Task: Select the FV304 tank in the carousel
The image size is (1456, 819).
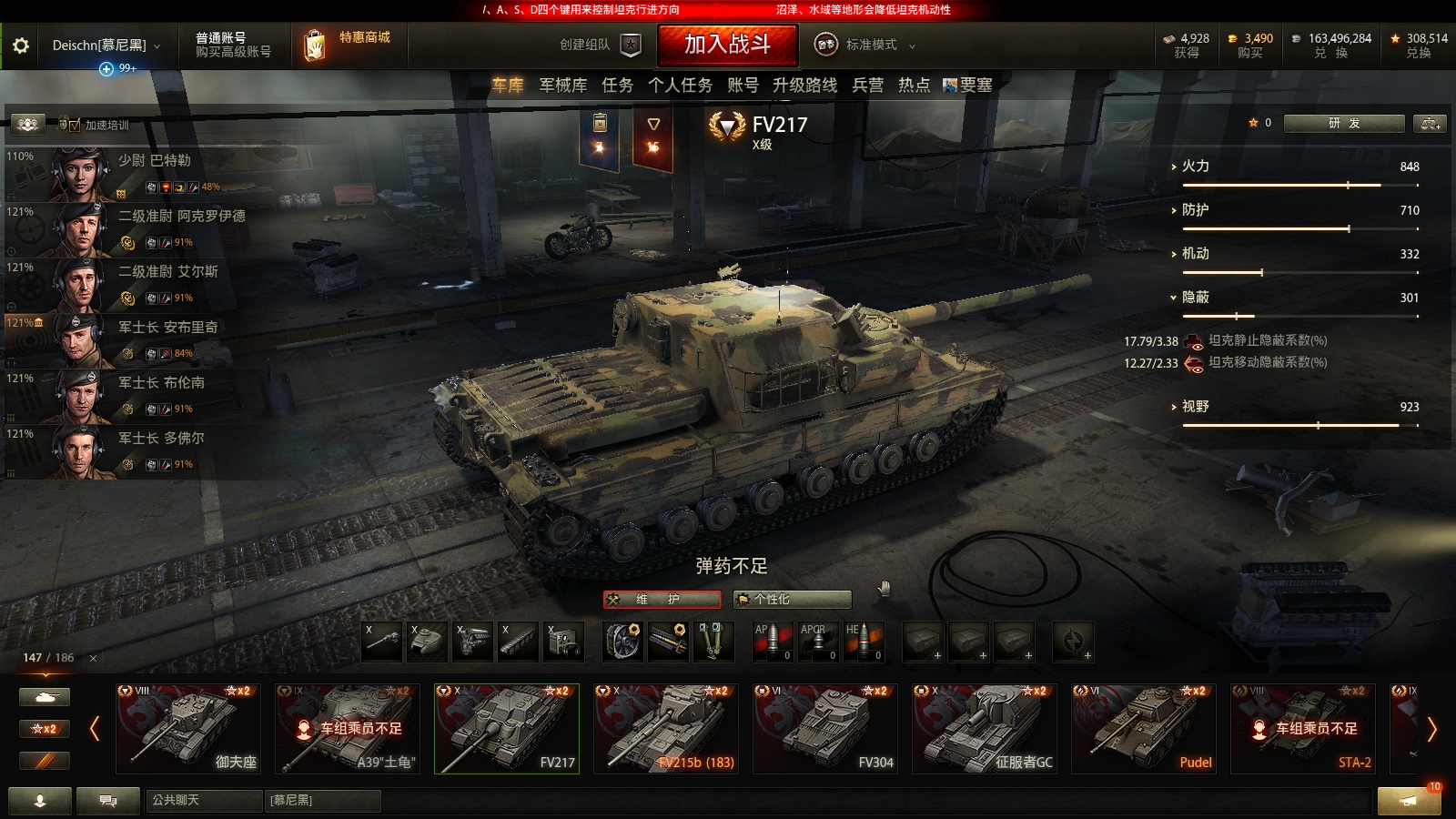Action: [x=825, y=730]
